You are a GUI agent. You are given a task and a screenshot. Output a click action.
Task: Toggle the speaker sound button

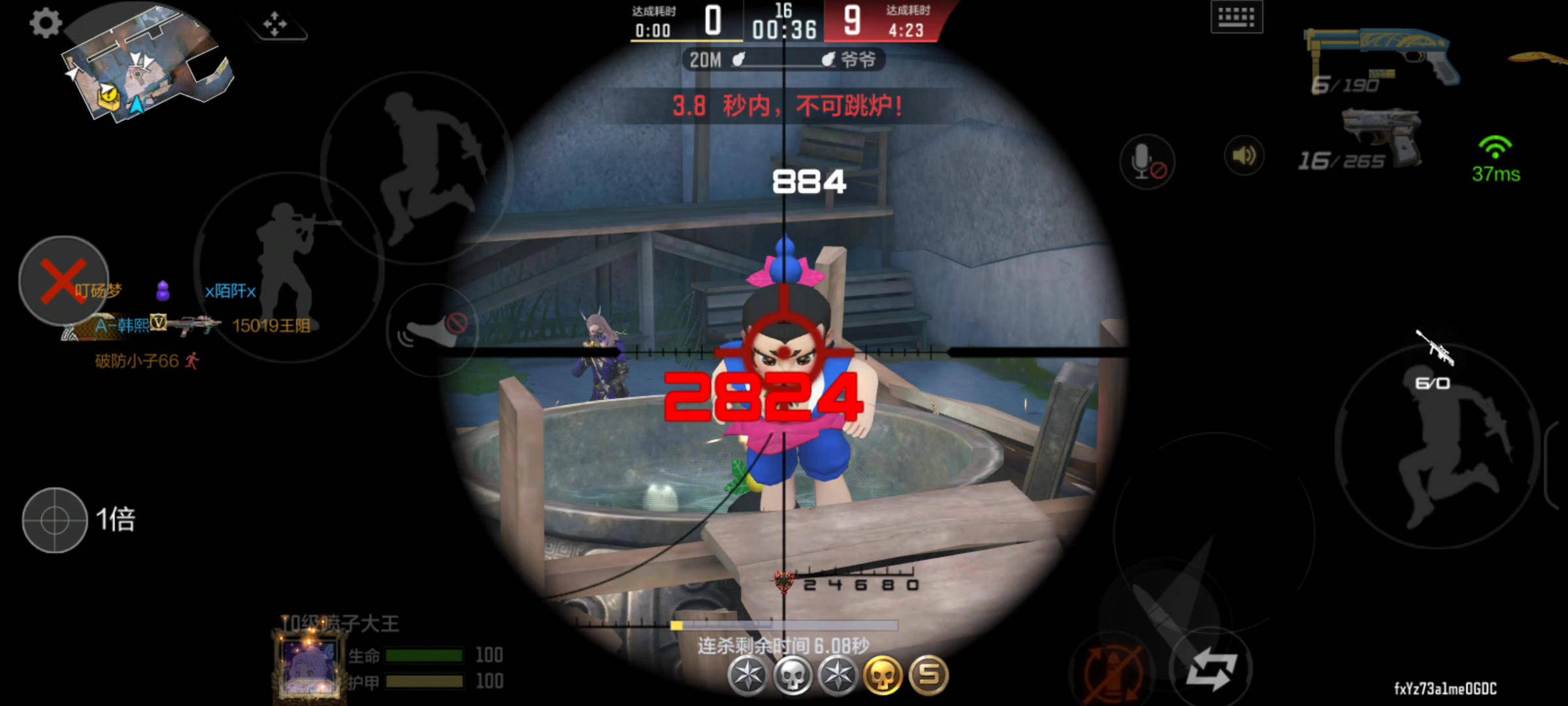[x=1243, y=156]
